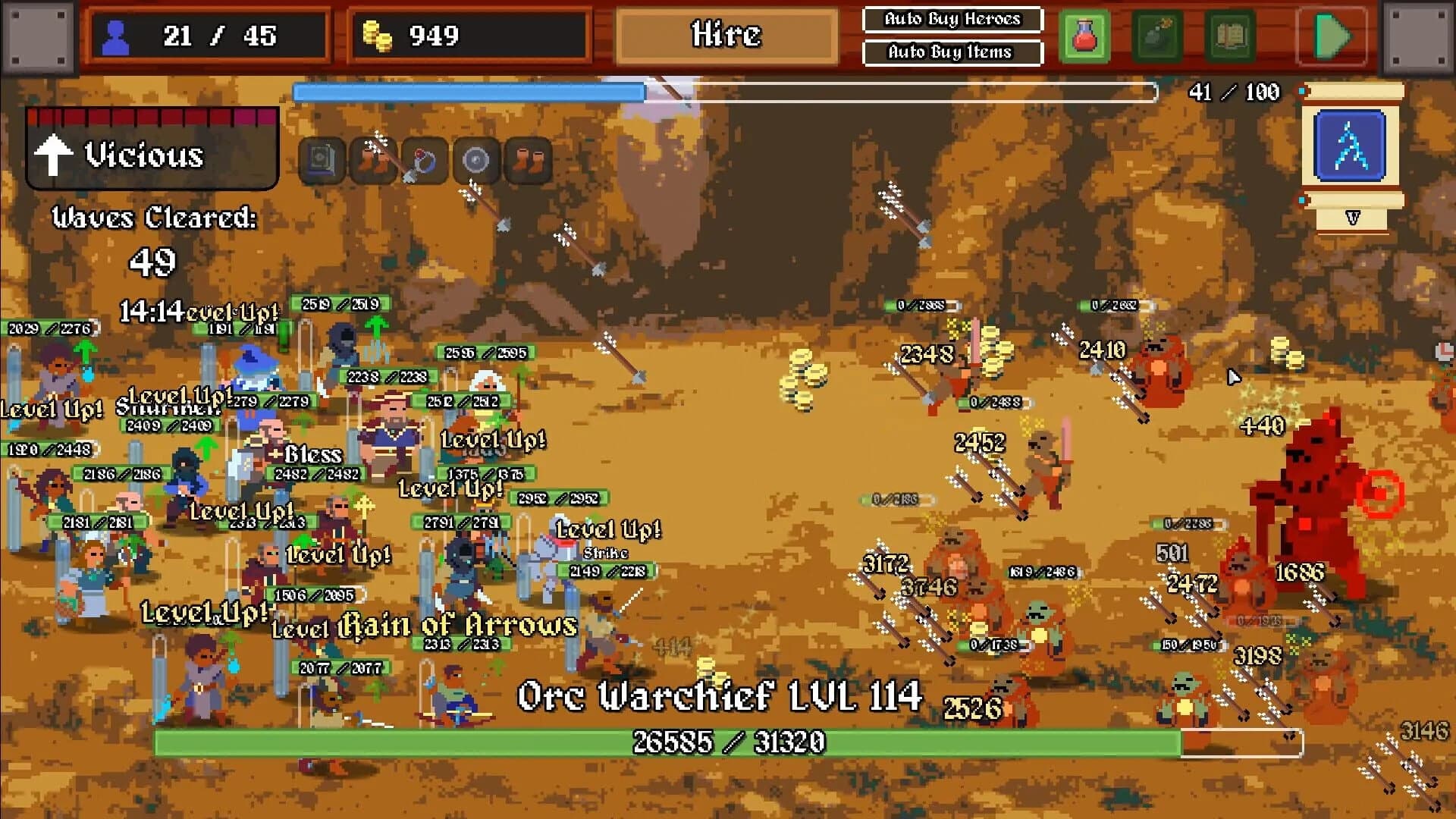Image resolution: width=1456 pixels, height=819 pixels.
Task: Select the shield item slot
Action: (475, 162)
